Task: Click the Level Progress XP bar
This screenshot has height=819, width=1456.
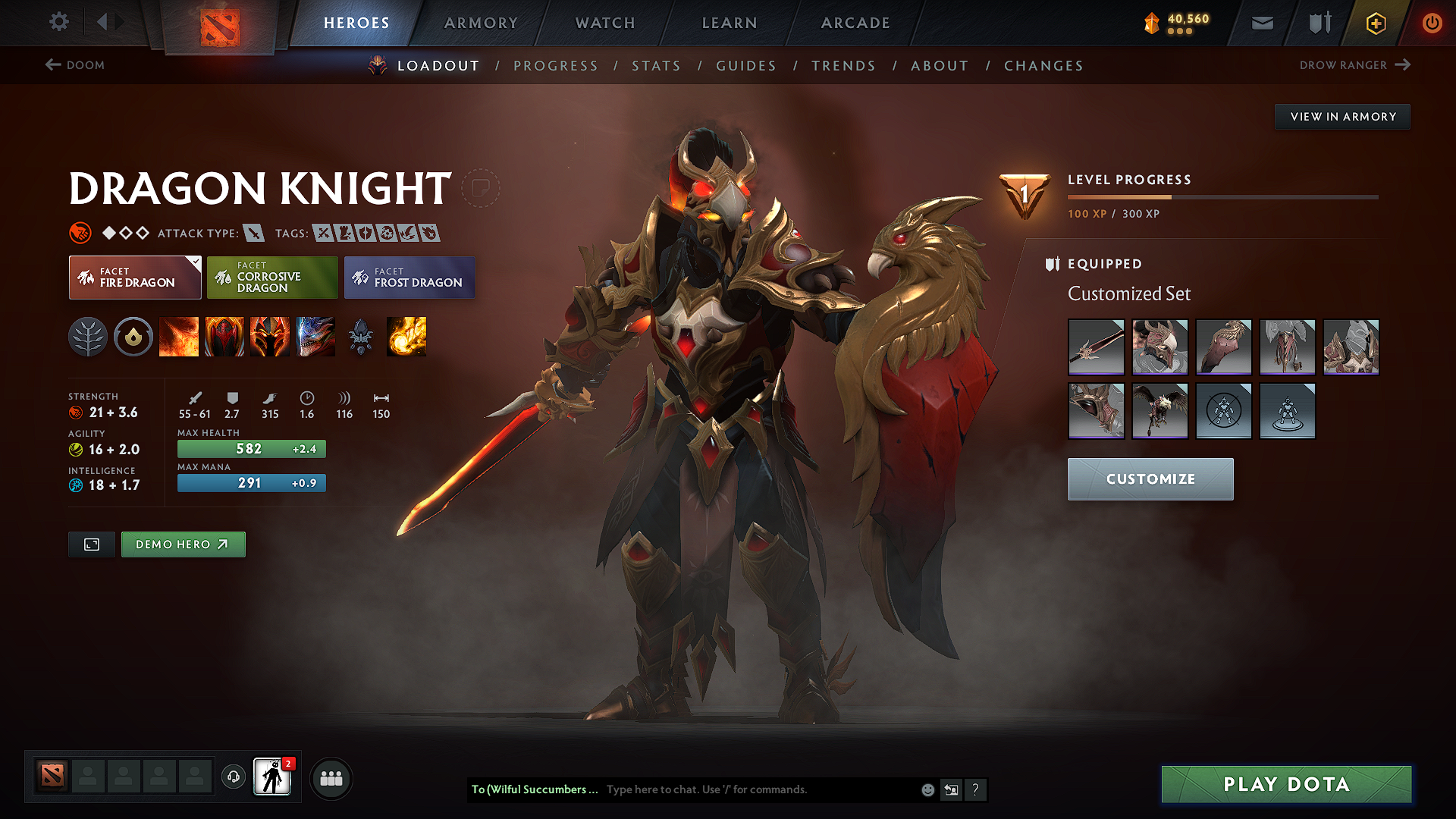Action: pyautogui.click(x=1222, y=196)
